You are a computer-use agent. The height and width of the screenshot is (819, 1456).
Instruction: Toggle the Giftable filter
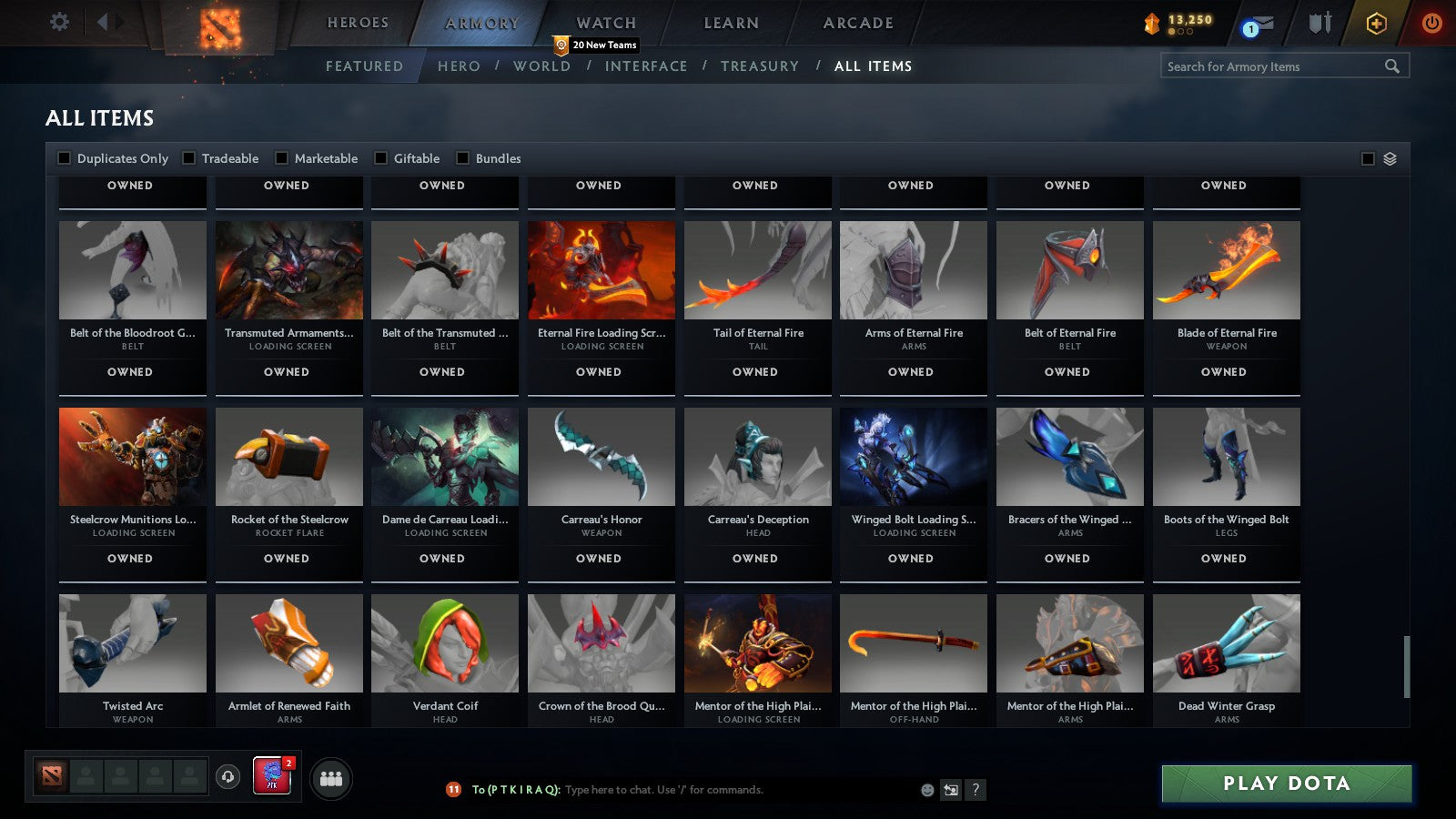(380, 157)
